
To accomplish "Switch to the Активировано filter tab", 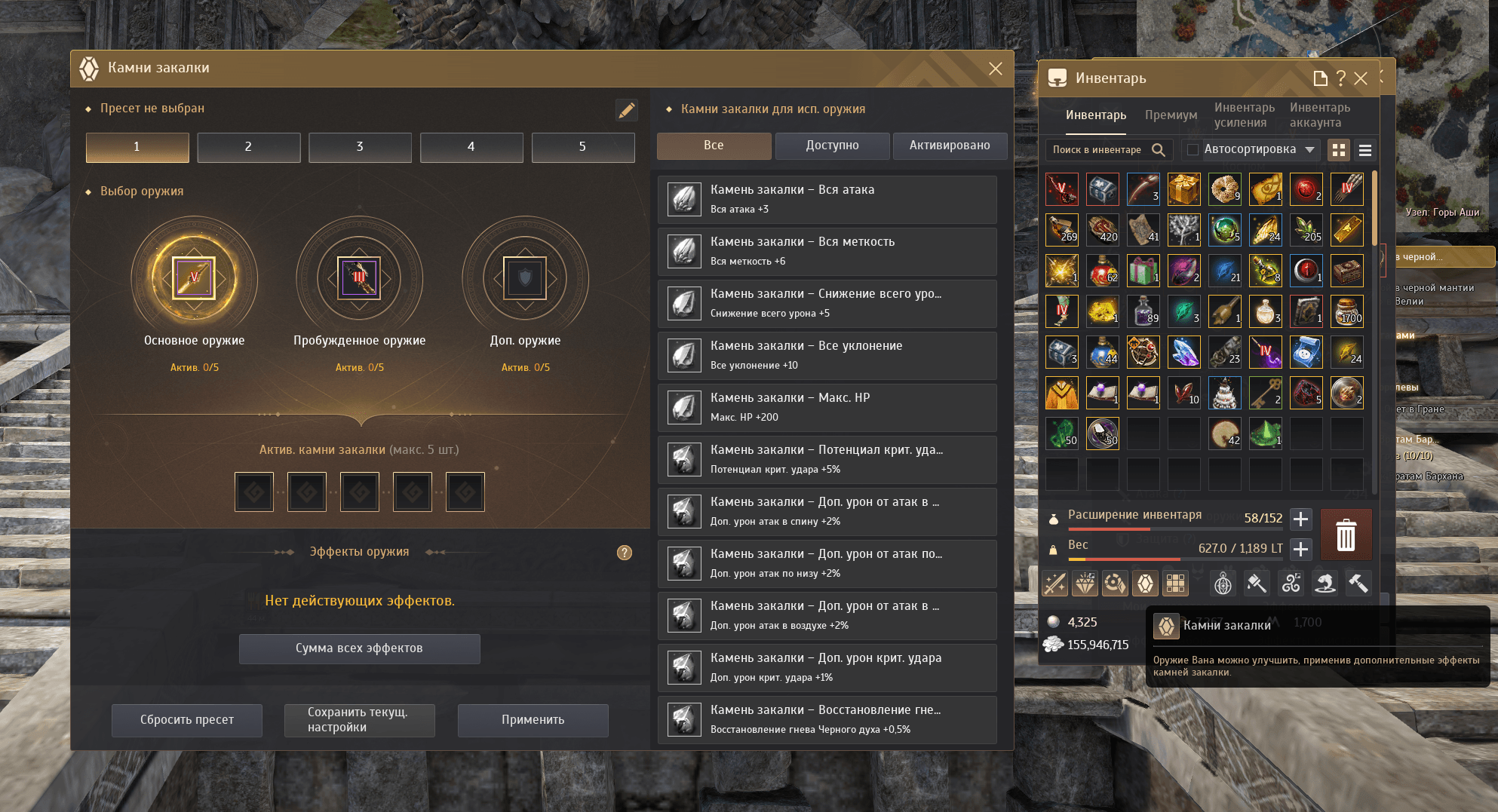I will [x=949, y=146].
